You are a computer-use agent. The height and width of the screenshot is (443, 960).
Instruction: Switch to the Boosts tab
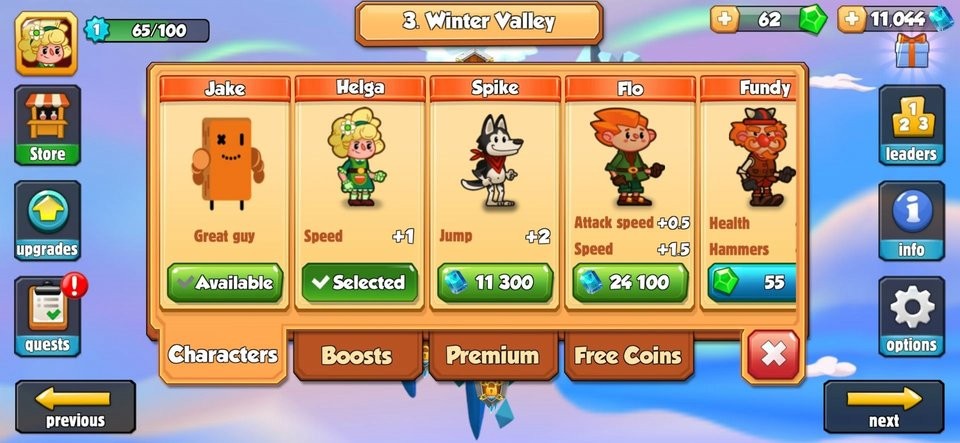click(x=357, y=355)
